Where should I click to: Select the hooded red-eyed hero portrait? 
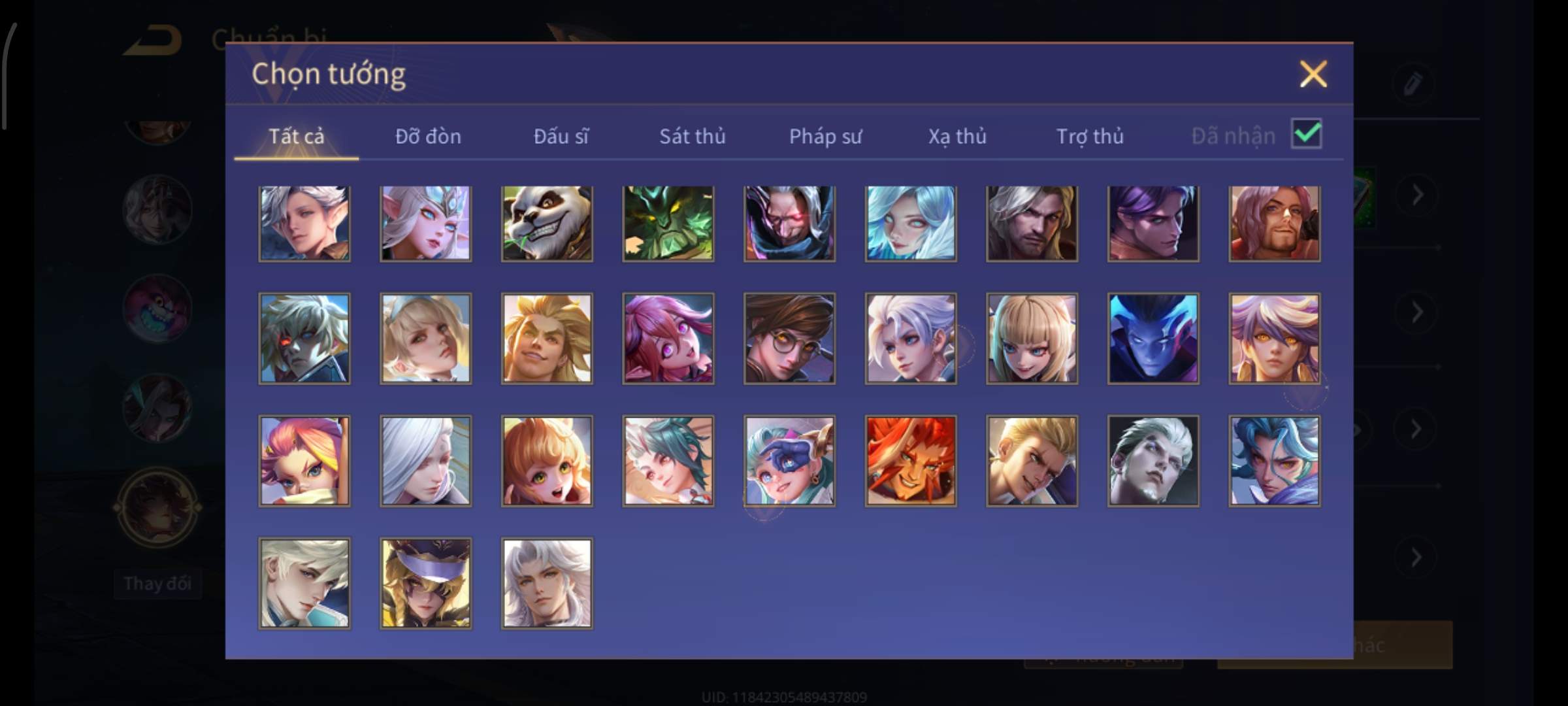789,224
